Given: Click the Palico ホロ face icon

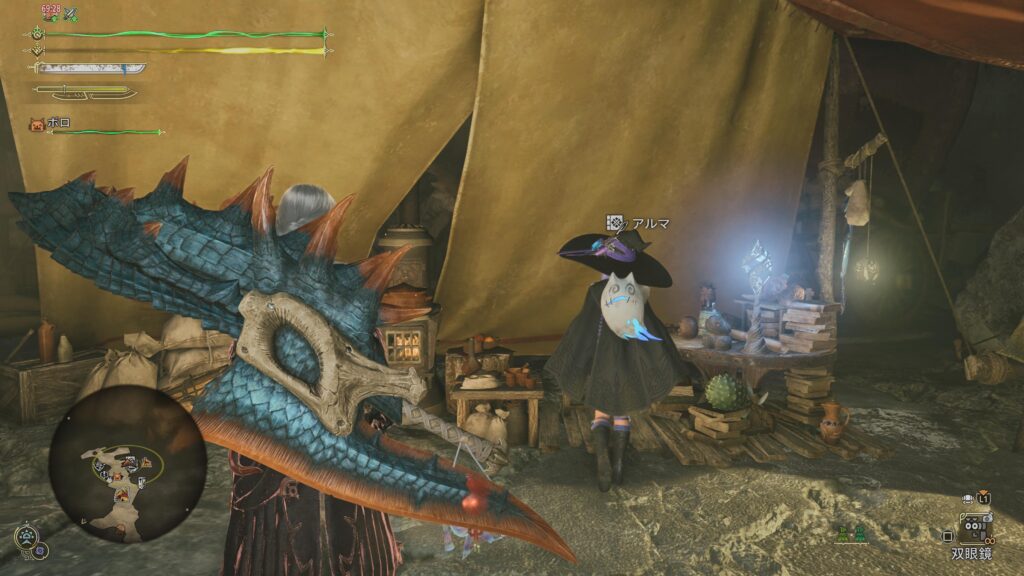Looking at the screenshot, I should click(x=36, y=125).
